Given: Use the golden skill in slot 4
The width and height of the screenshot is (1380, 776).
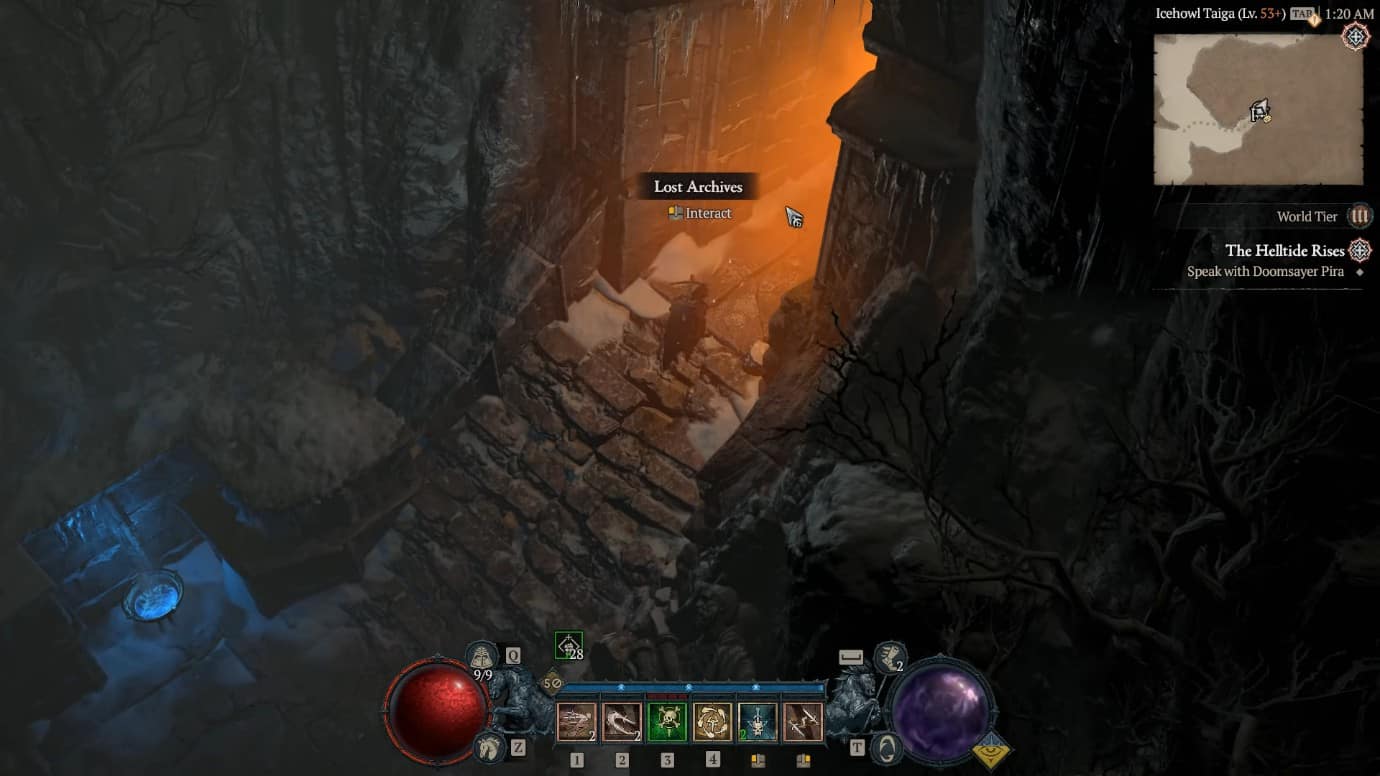Looking at the screenshot, I should pyautogui.click(x=714, y=722).
